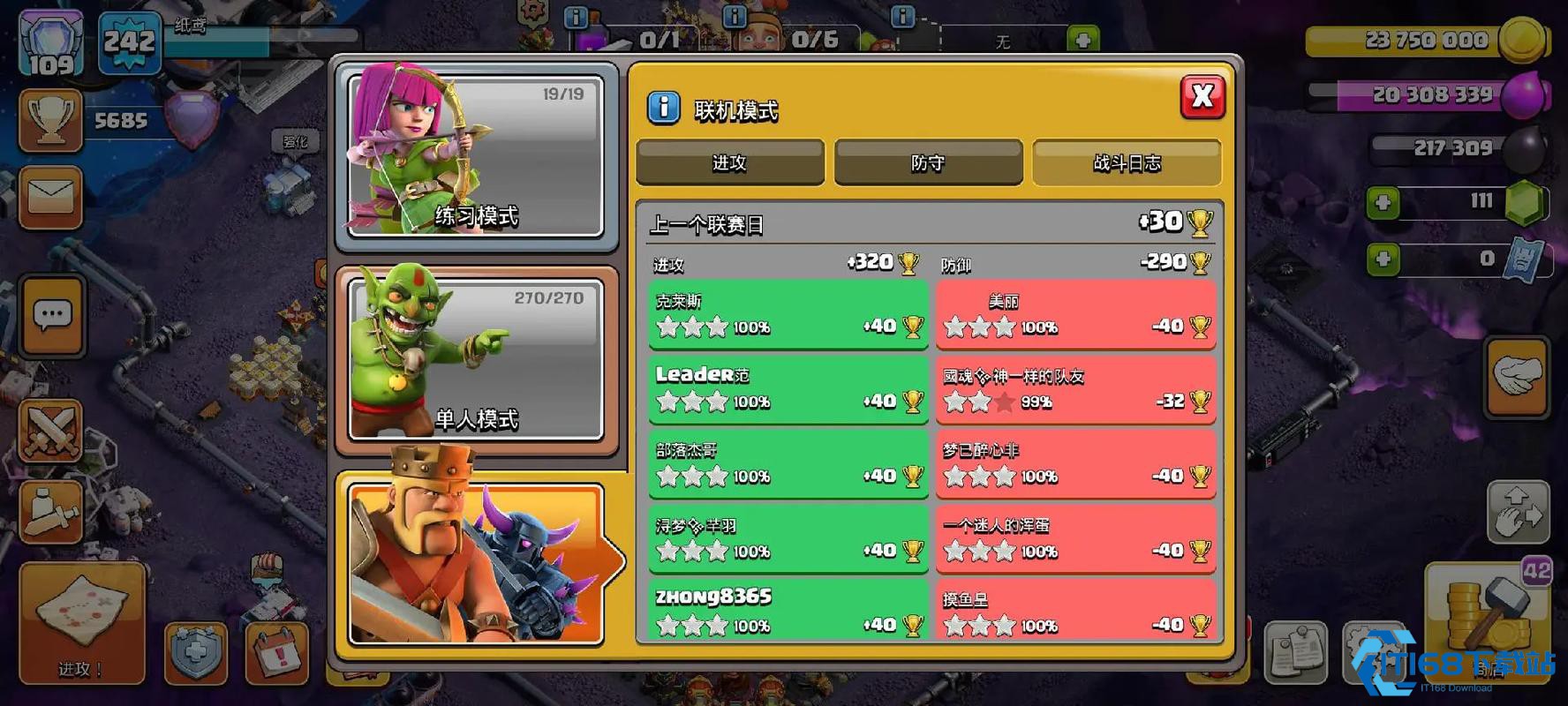Open the mail envelope inbox
This screenshot has width=1568, height=706.
[x=51, y=196]
